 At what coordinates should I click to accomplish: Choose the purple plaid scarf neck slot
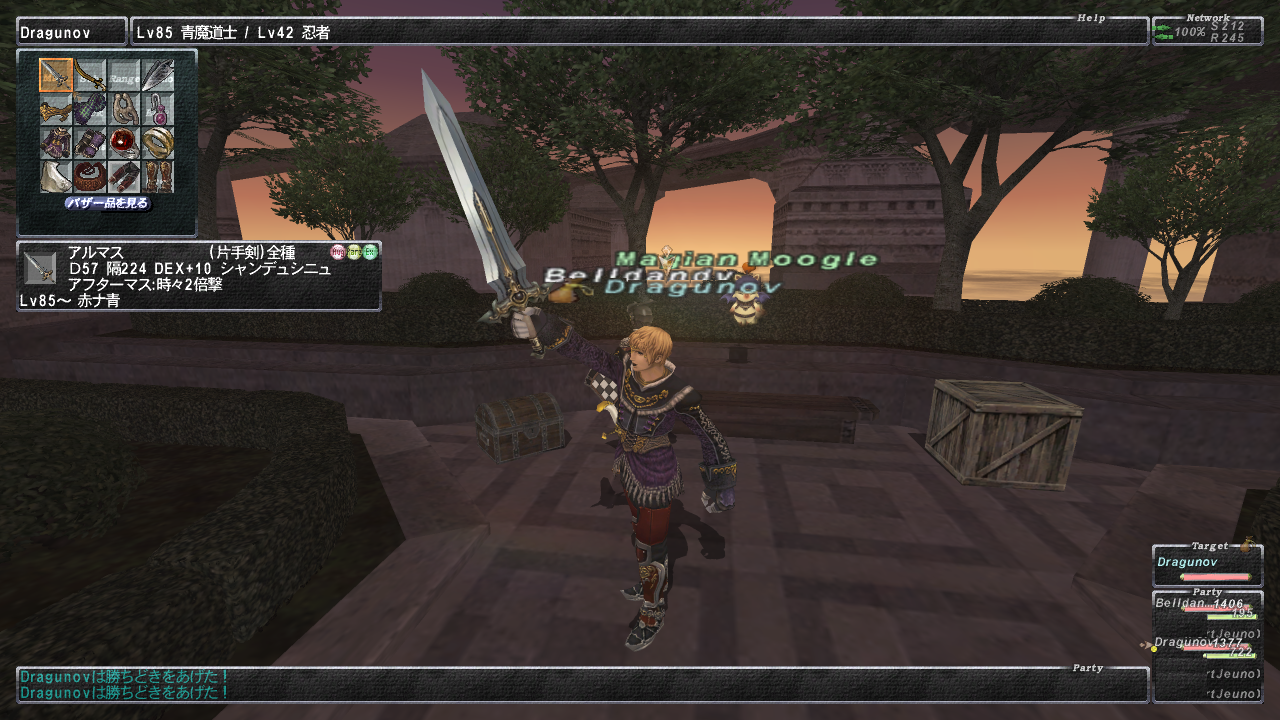[x=90, y=109]
